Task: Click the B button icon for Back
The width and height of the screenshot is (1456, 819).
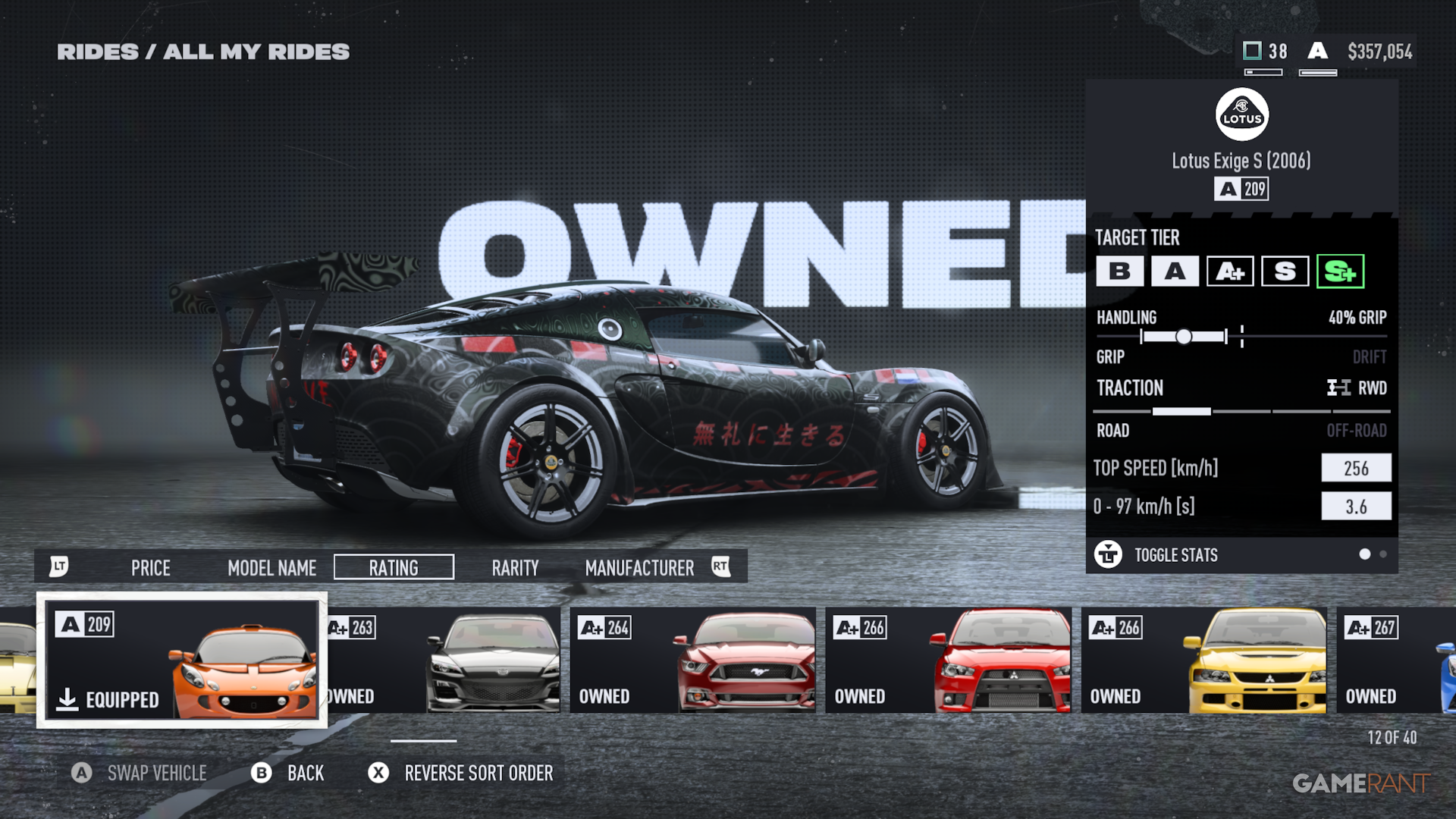Action: point(262,773)
